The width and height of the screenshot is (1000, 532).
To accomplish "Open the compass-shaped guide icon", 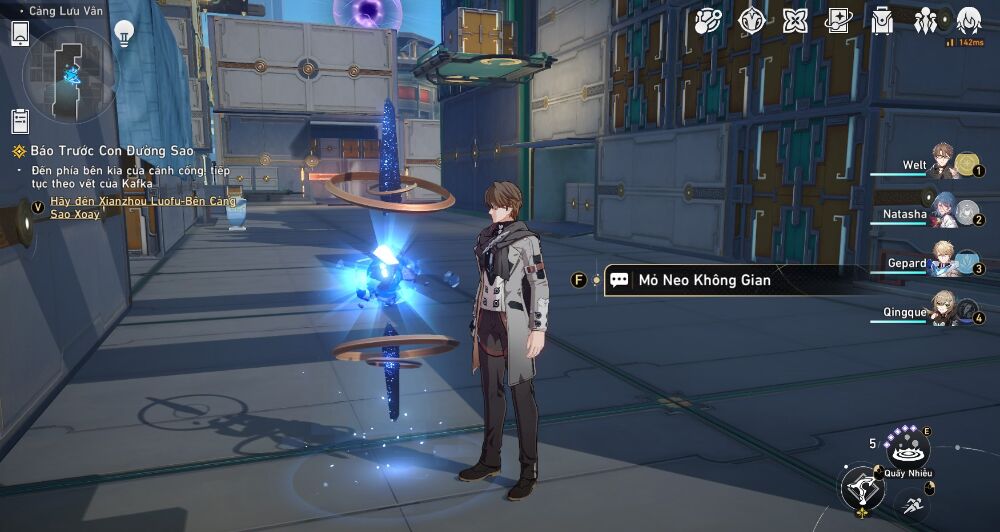I will 752,21.
